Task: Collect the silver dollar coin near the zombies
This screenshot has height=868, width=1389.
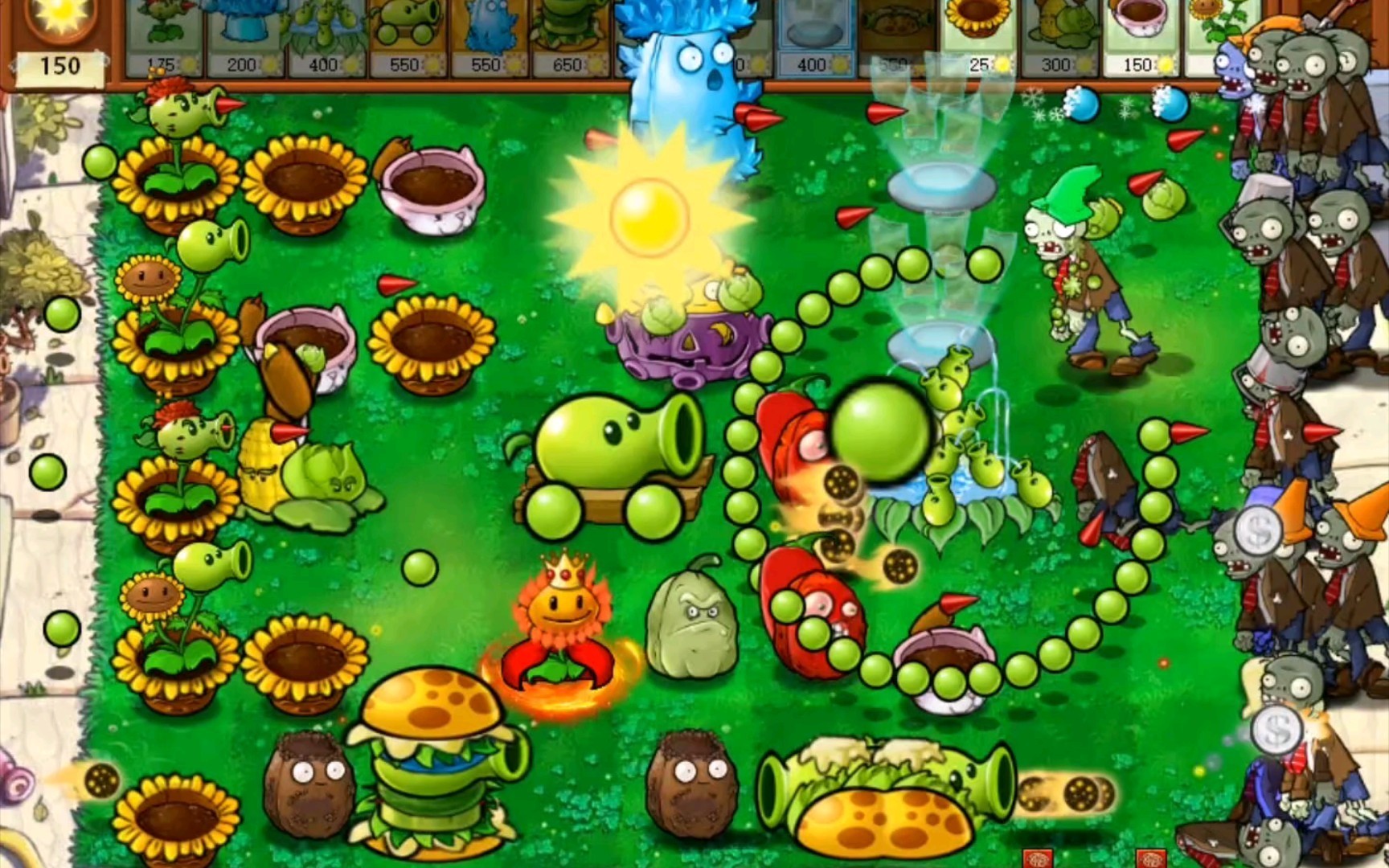Action: [1258, 530]
